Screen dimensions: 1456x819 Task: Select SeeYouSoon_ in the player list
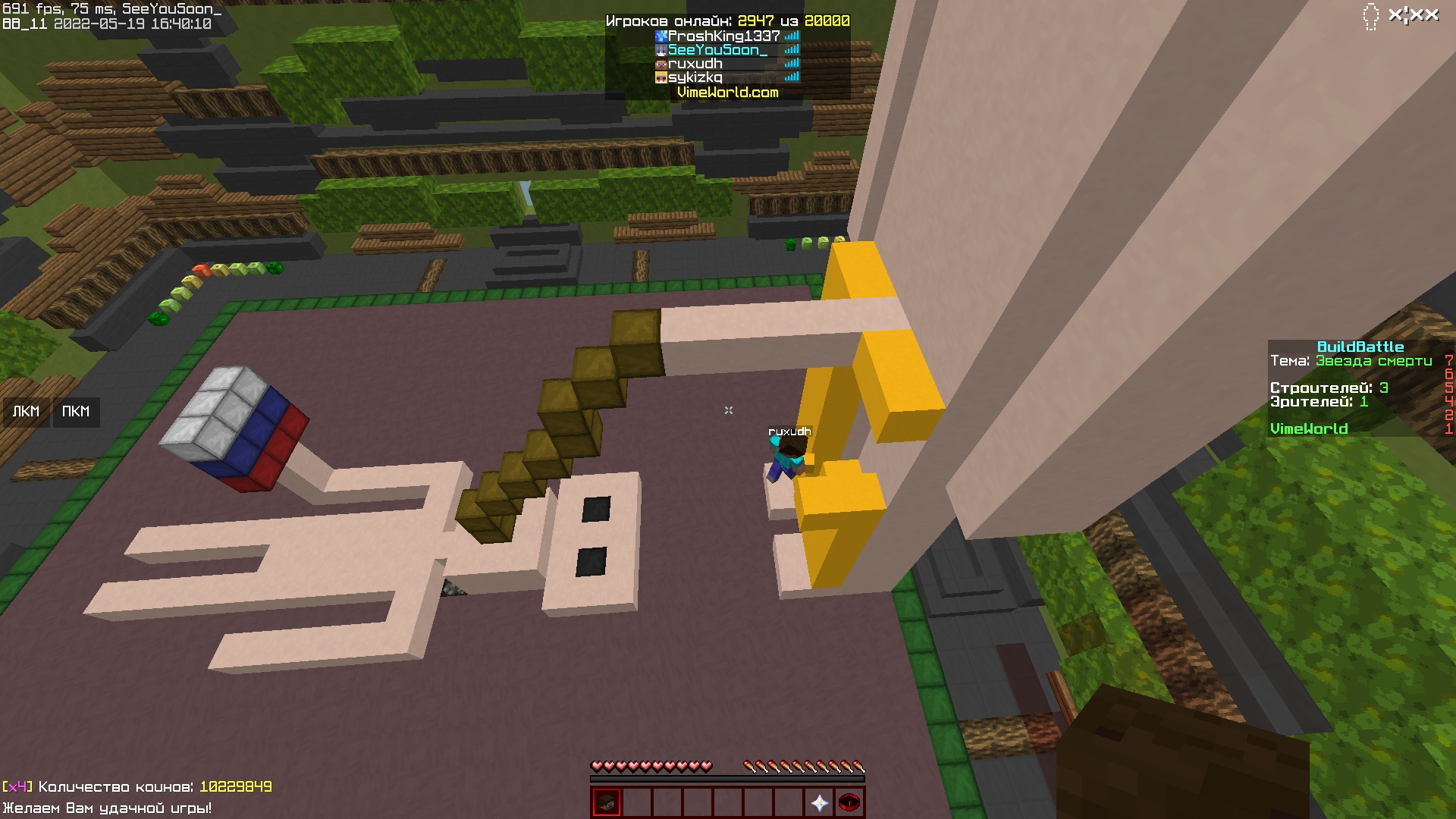tap(716, 49)
